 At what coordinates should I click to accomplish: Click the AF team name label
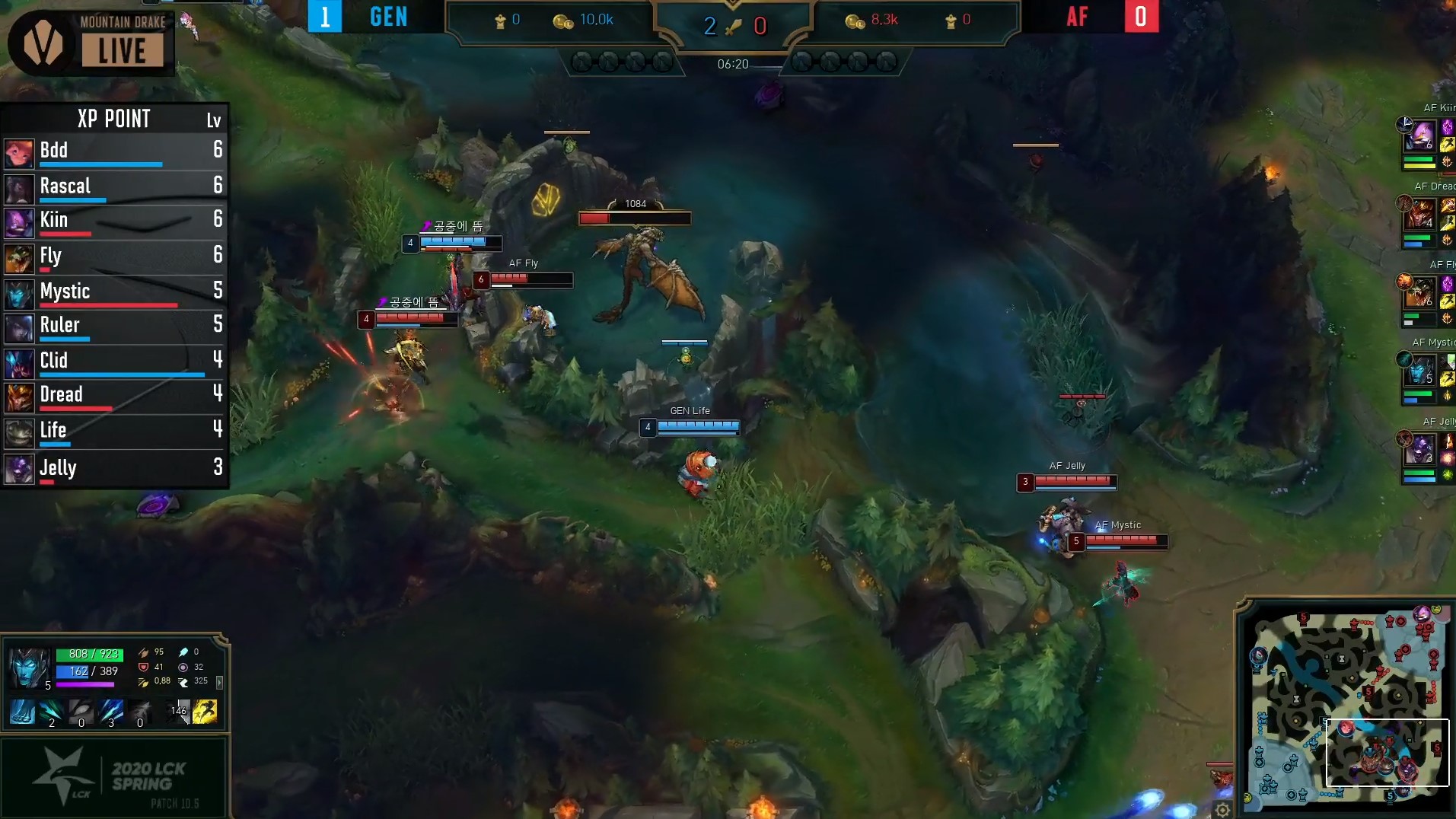point(1078,16)
